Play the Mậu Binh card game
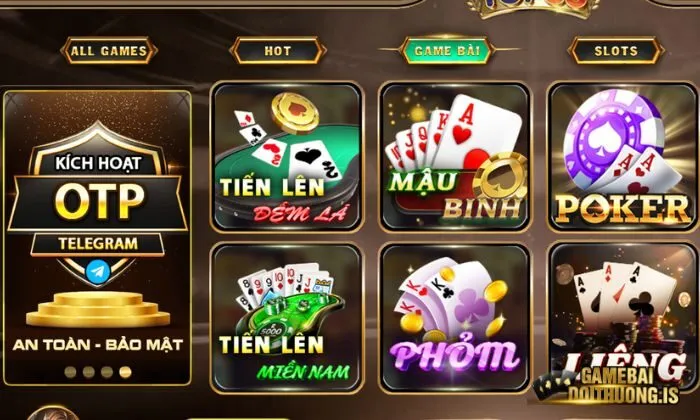The height and width of the screenshot is (420, 700). click(x=454, y=157)
